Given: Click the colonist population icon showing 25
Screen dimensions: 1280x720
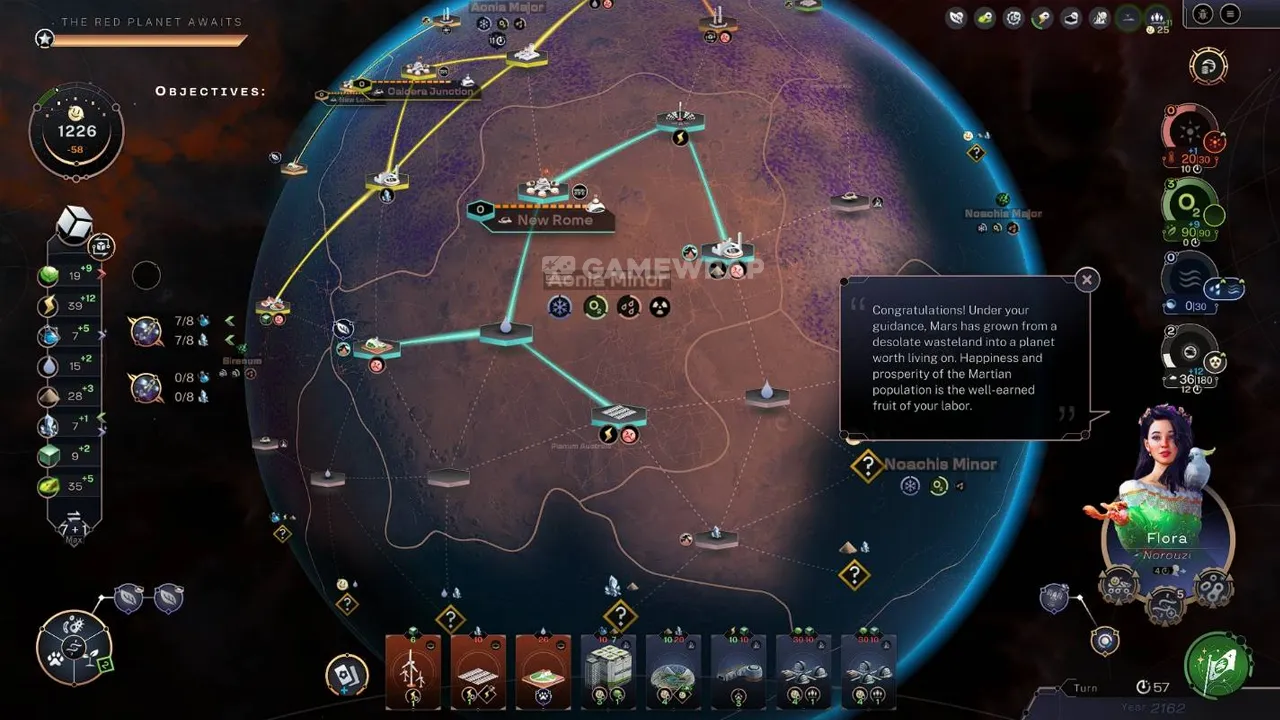Looking at the screenshot, I should click(1157, 18).
